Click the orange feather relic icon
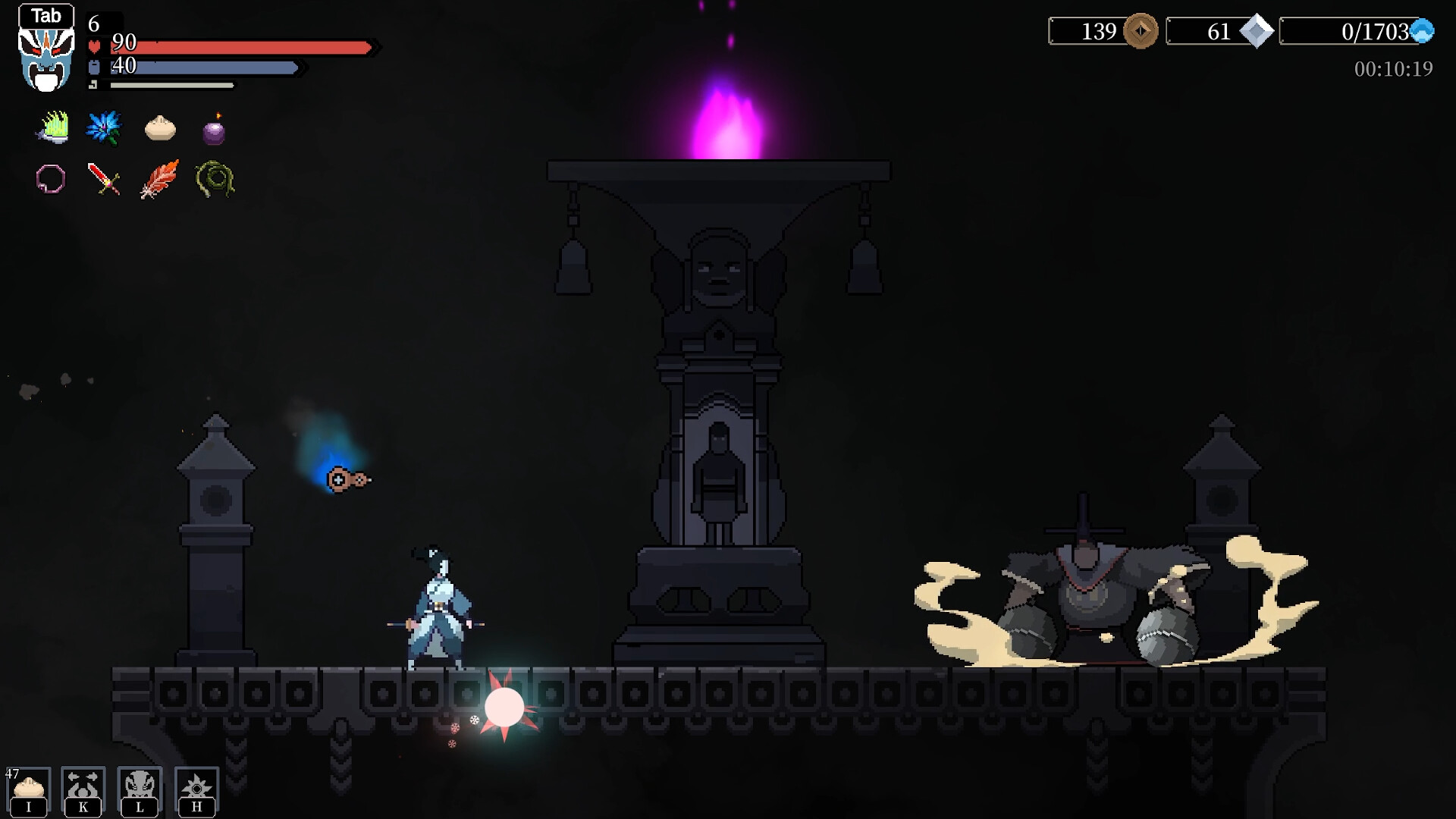This screenshot has width=1456, height=819. 158,178
